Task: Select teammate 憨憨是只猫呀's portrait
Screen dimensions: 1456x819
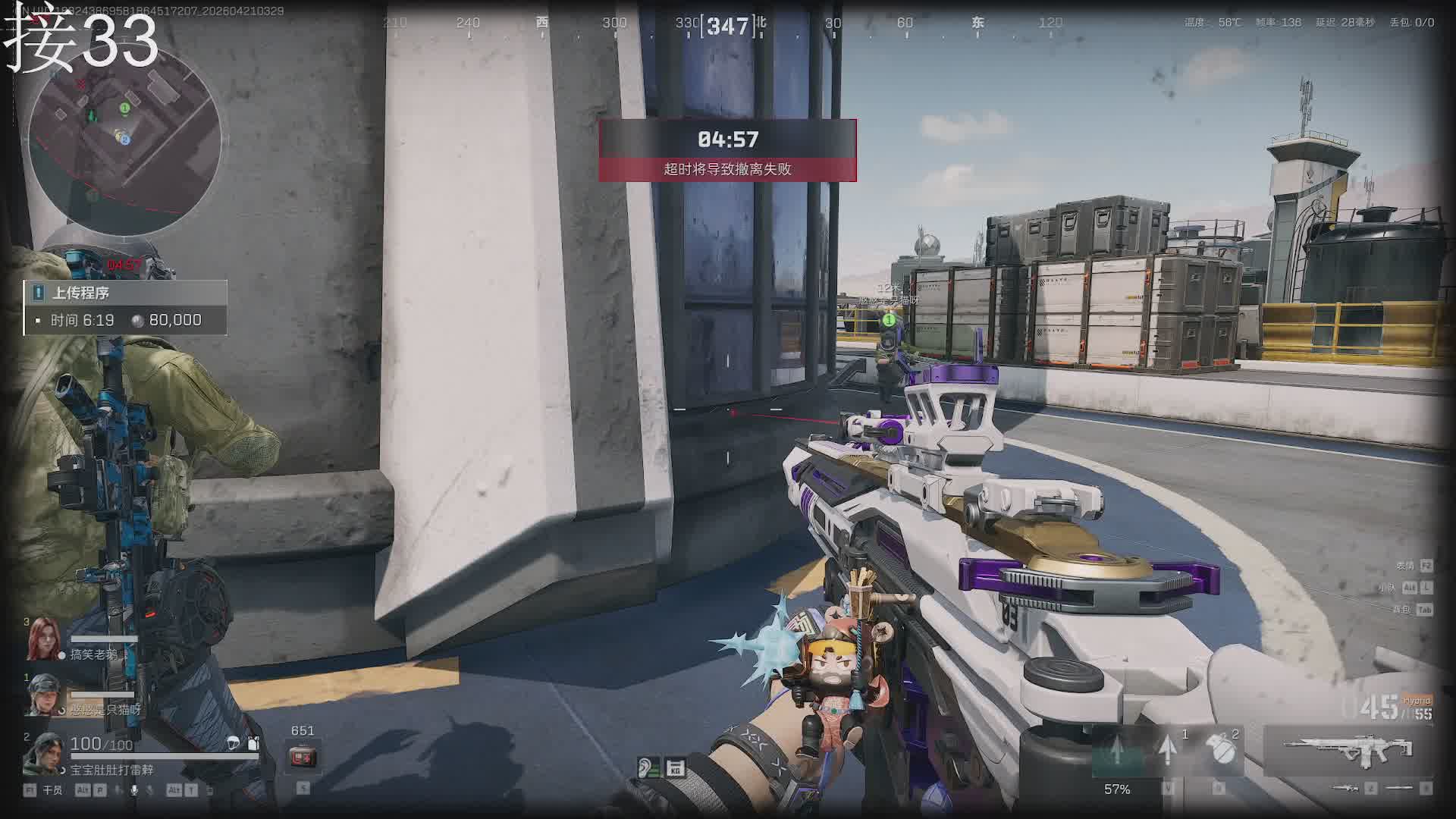Action: [42, 694]
